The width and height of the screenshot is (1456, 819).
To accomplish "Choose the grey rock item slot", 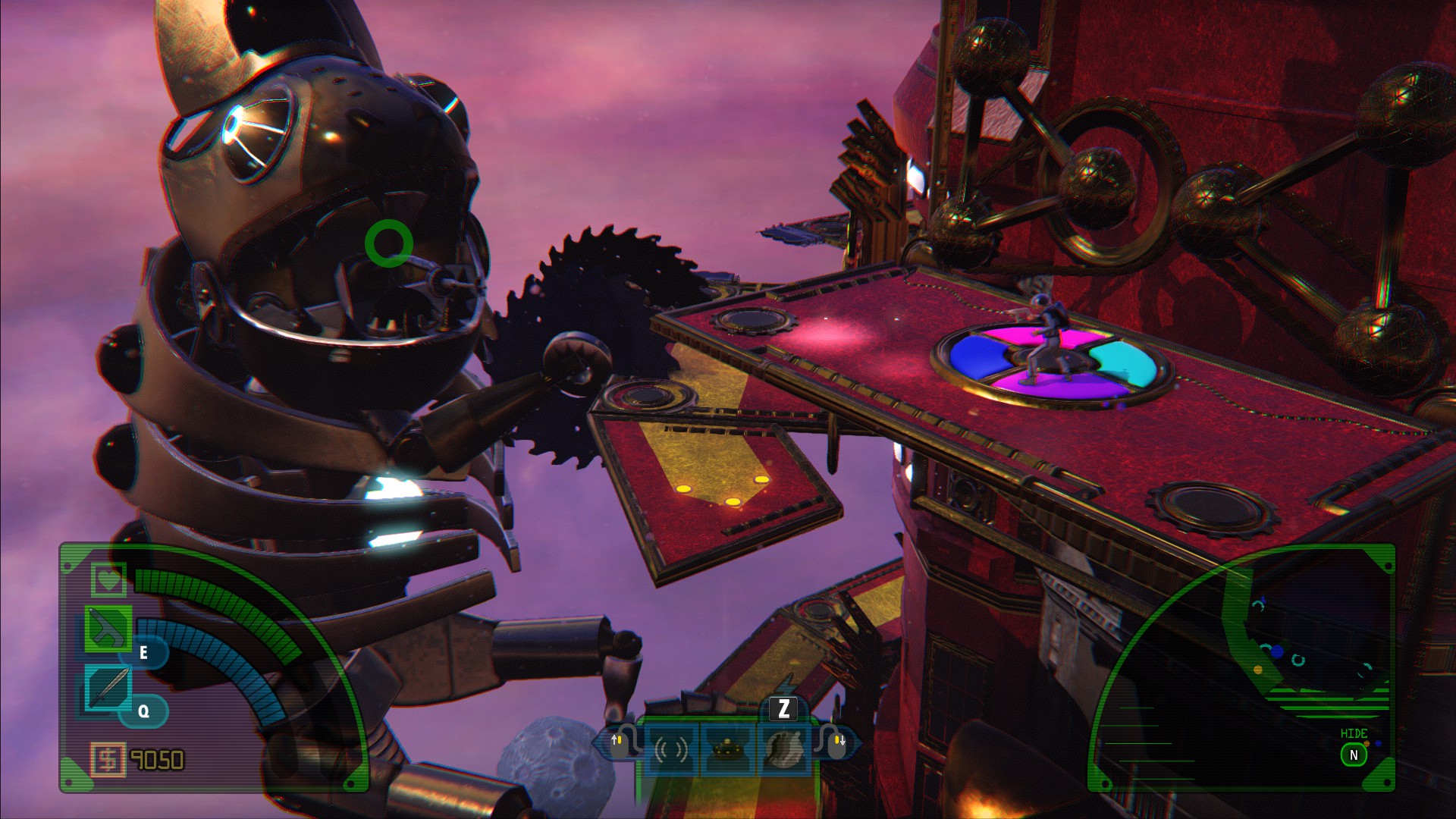I will [x=784, y=749].
